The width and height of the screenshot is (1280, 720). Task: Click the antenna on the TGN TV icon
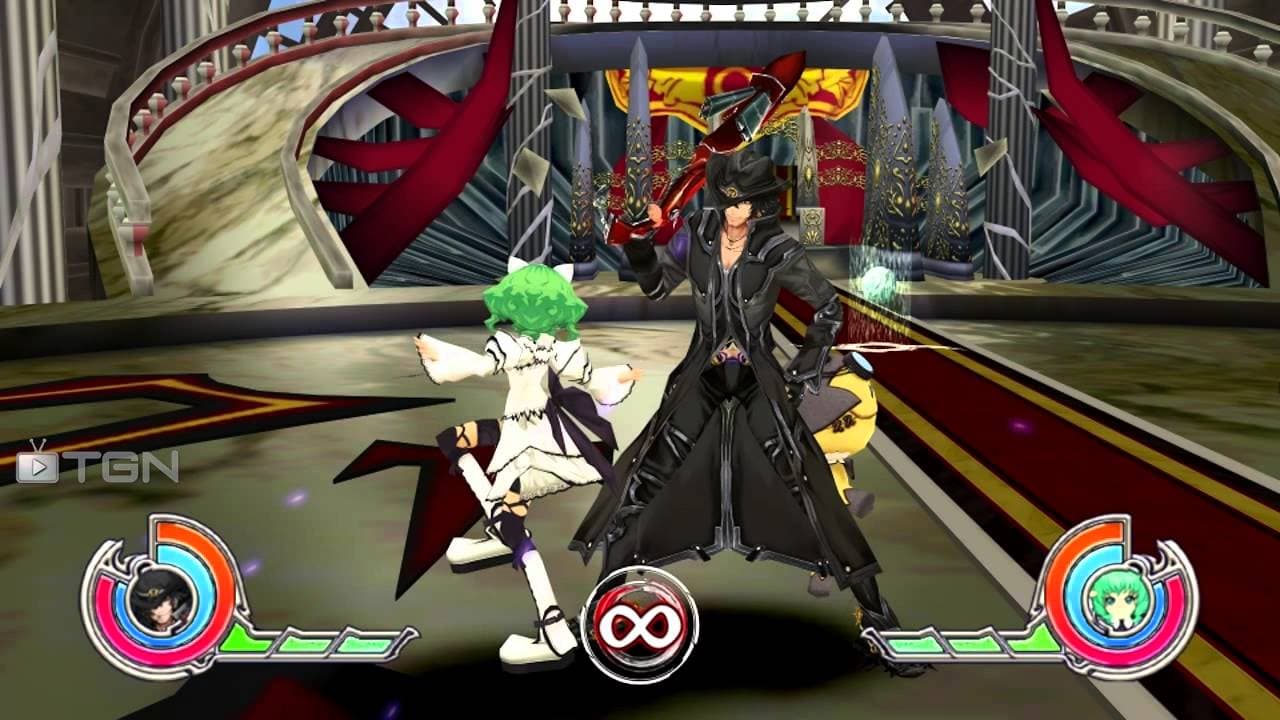pyautogui.click(x=36, y=447)
